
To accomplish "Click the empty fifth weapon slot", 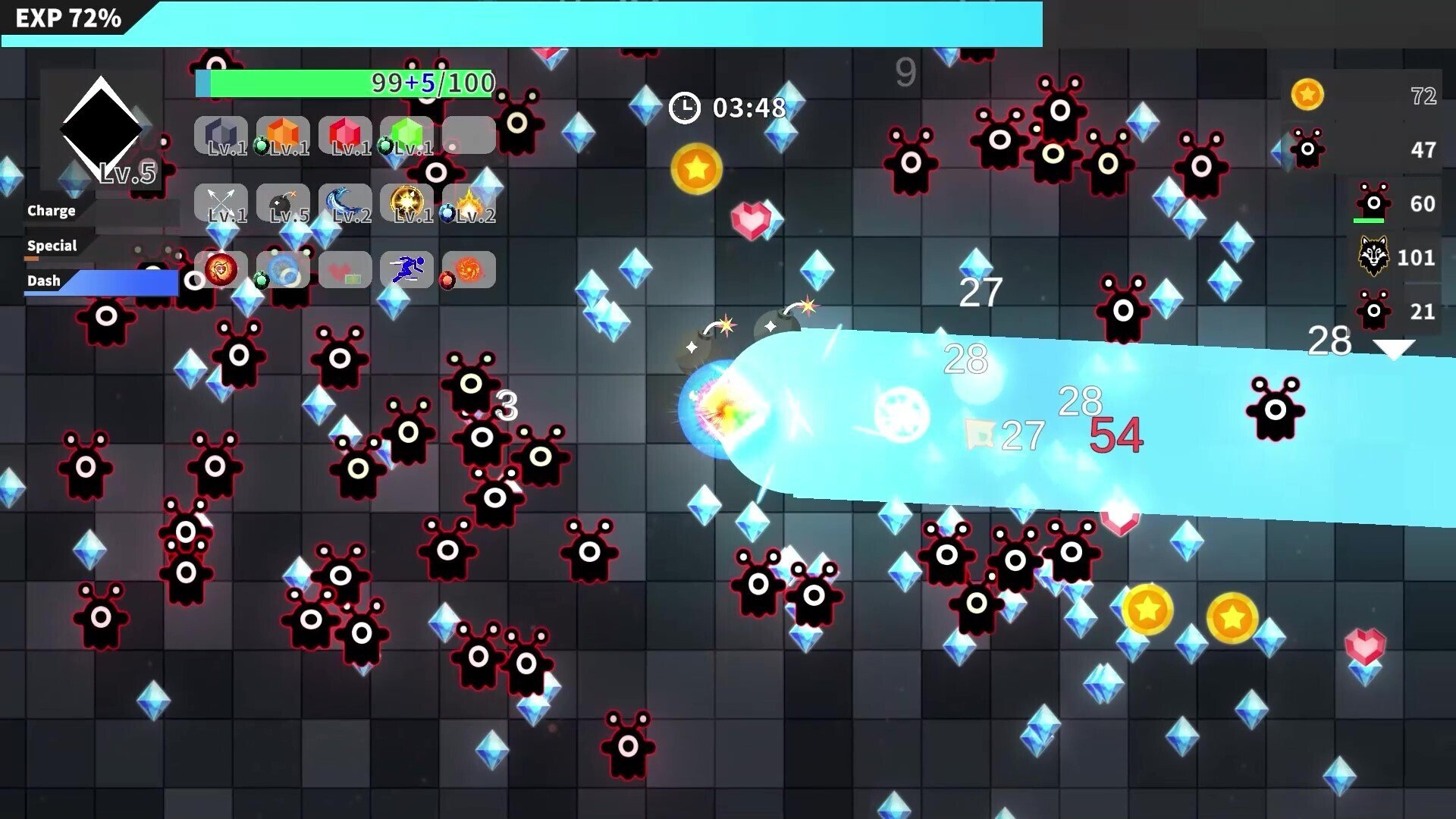I will tap(468, 135).
